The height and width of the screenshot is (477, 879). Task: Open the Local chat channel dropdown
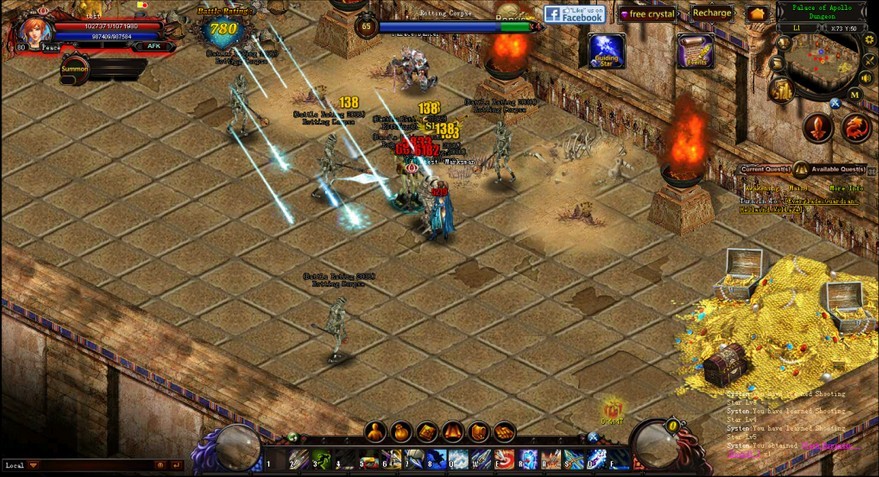tap(33, 465)
